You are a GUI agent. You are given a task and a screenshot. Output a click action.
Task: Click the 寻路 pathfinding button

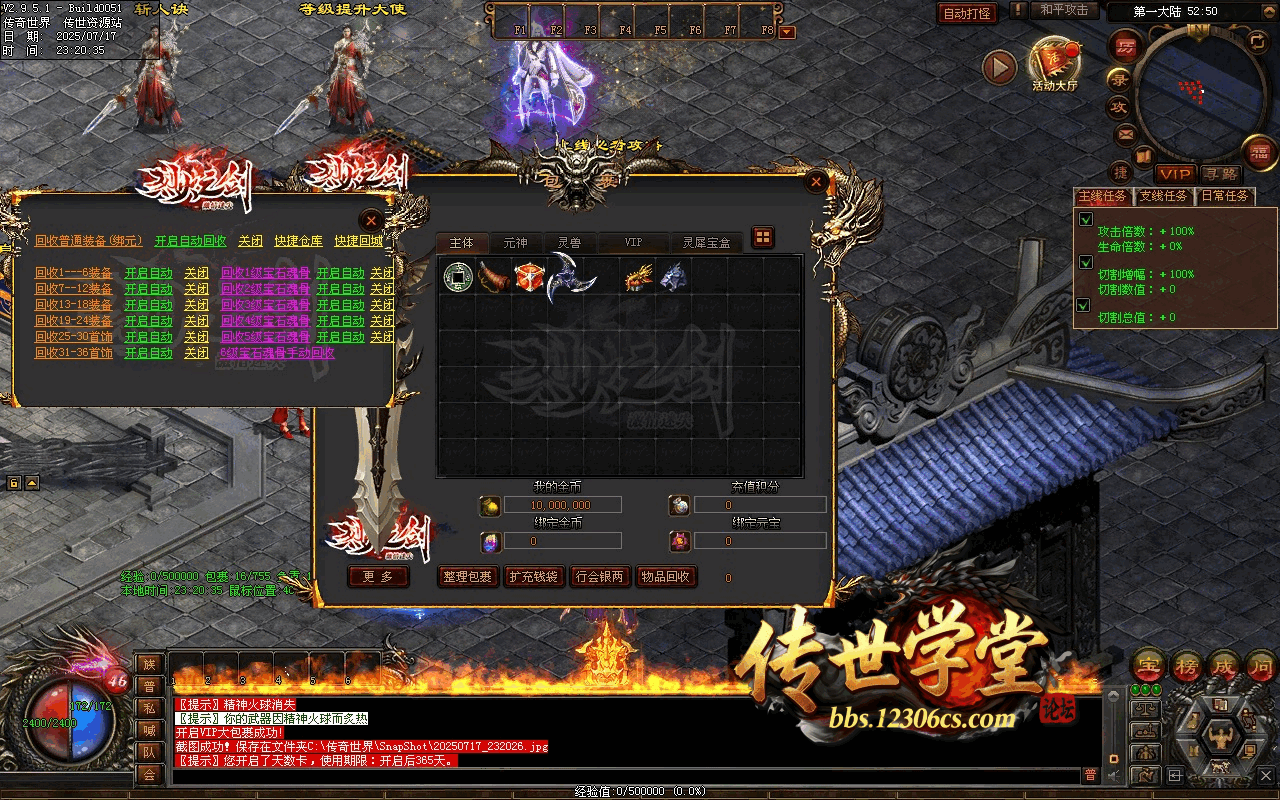coord(1219,174)
